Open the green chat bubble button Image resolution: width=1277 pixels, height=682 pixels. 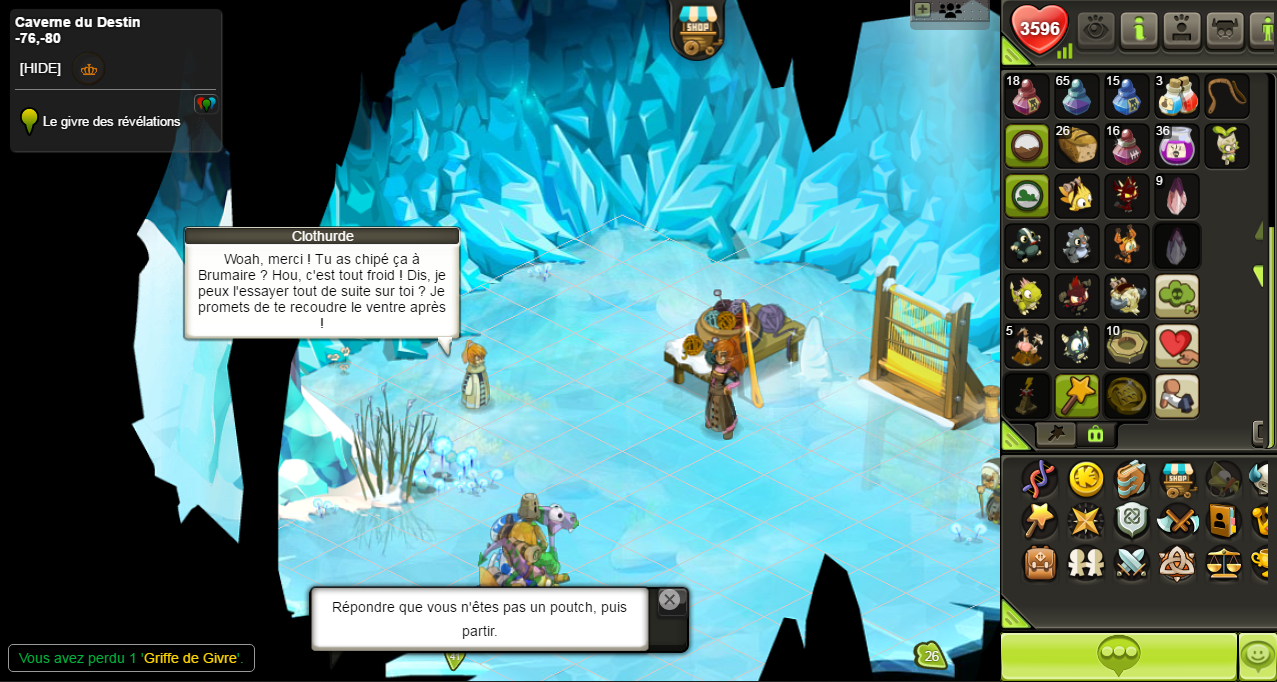click(1118, 656)
